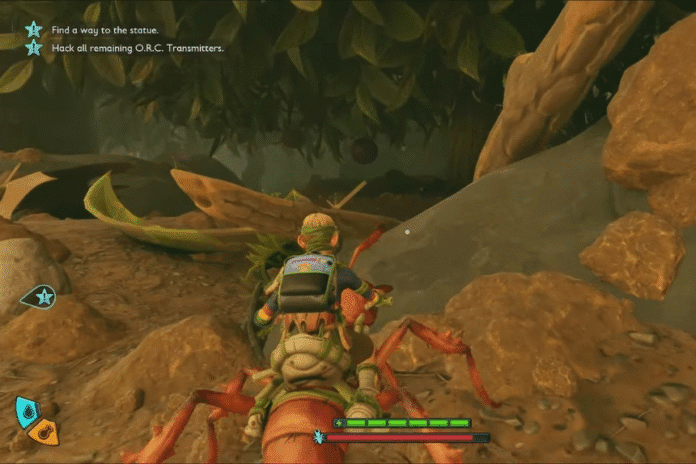Image resolution: width=696 pixels, height=464 pixels.
Task: Click the blue water droplet thirst icon
Action: 26,411
